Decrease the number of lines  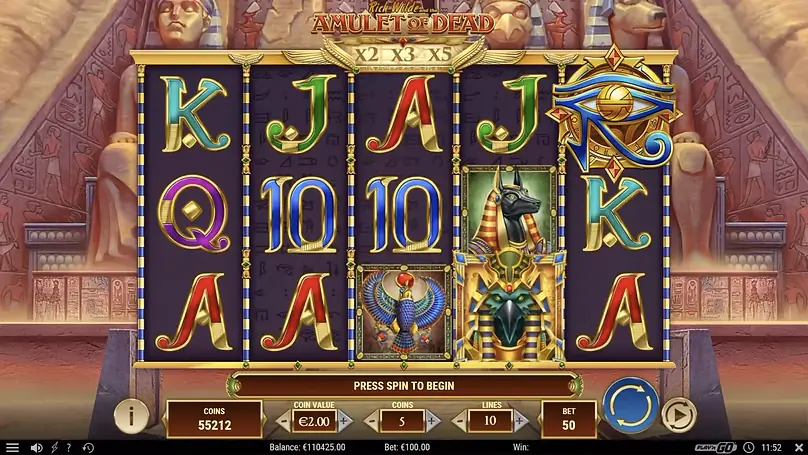tap(461, 421)
